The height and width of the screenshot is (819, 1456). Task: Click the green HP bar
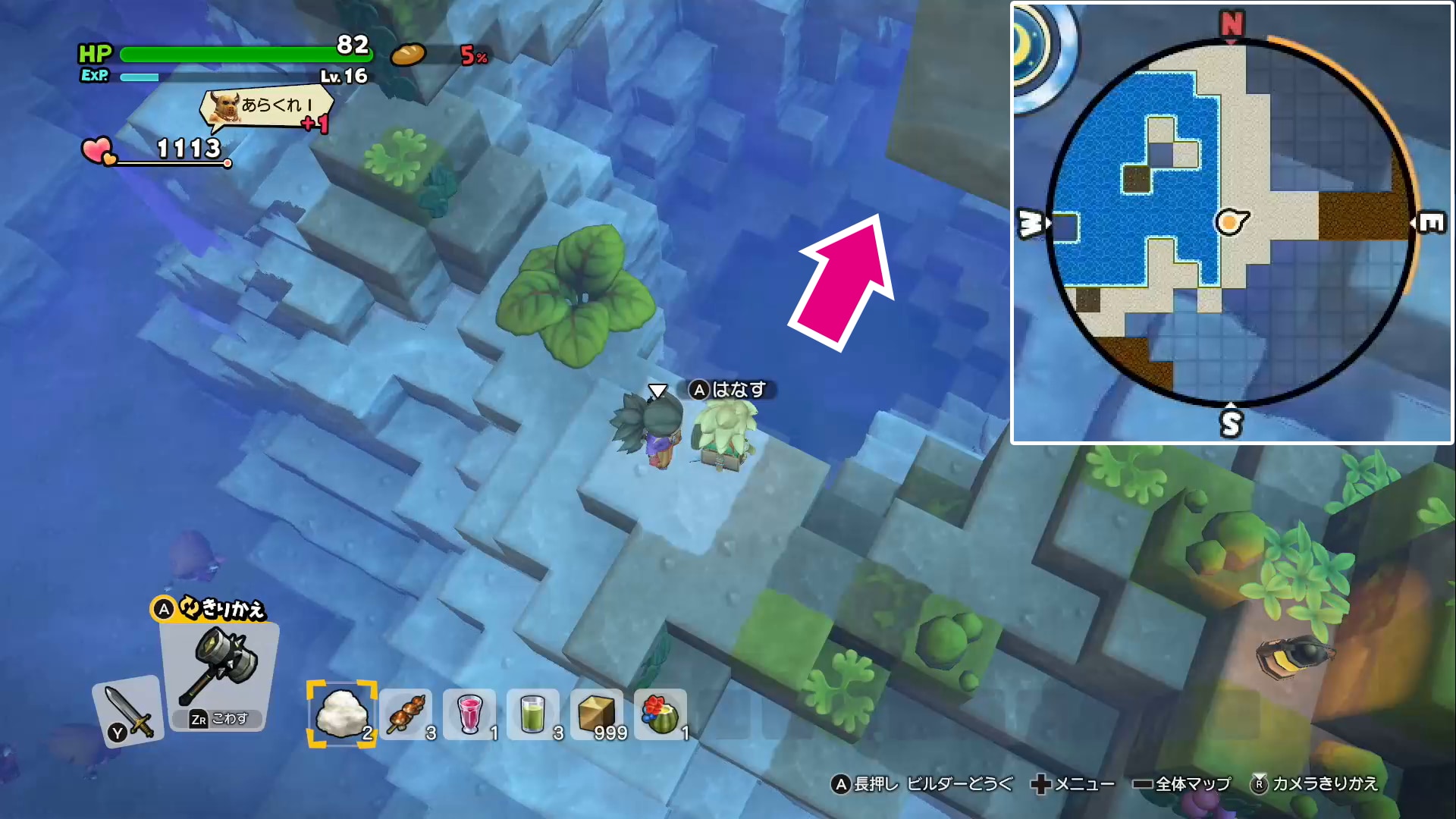[243, 54]
